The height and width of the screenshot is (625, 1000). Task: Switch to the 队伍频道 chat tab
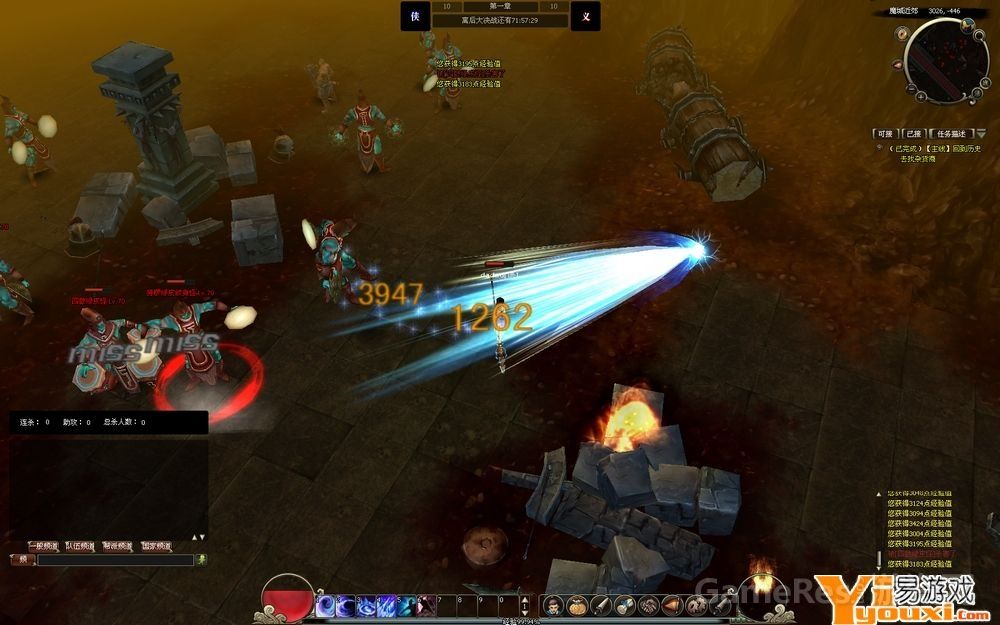click(x=79, y=546)
